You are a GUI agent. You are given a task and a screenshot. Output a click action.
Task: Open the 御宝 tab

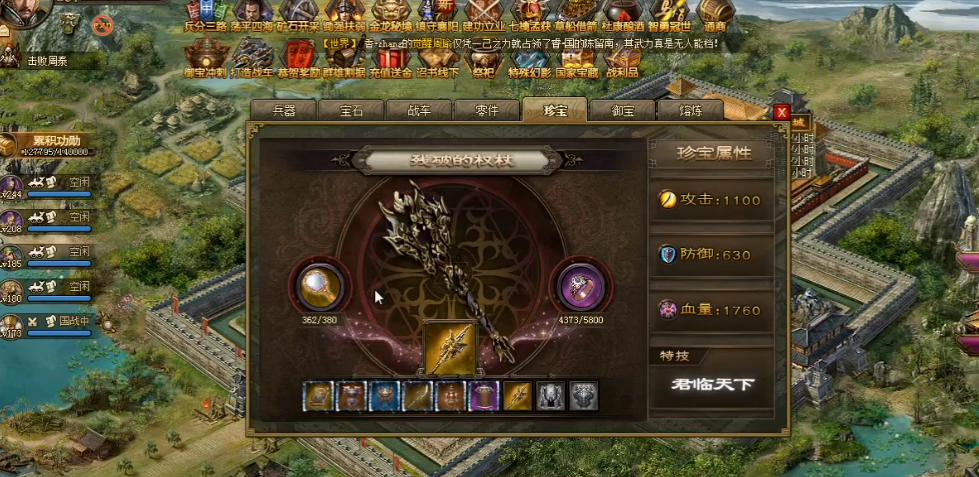[621, 110]
